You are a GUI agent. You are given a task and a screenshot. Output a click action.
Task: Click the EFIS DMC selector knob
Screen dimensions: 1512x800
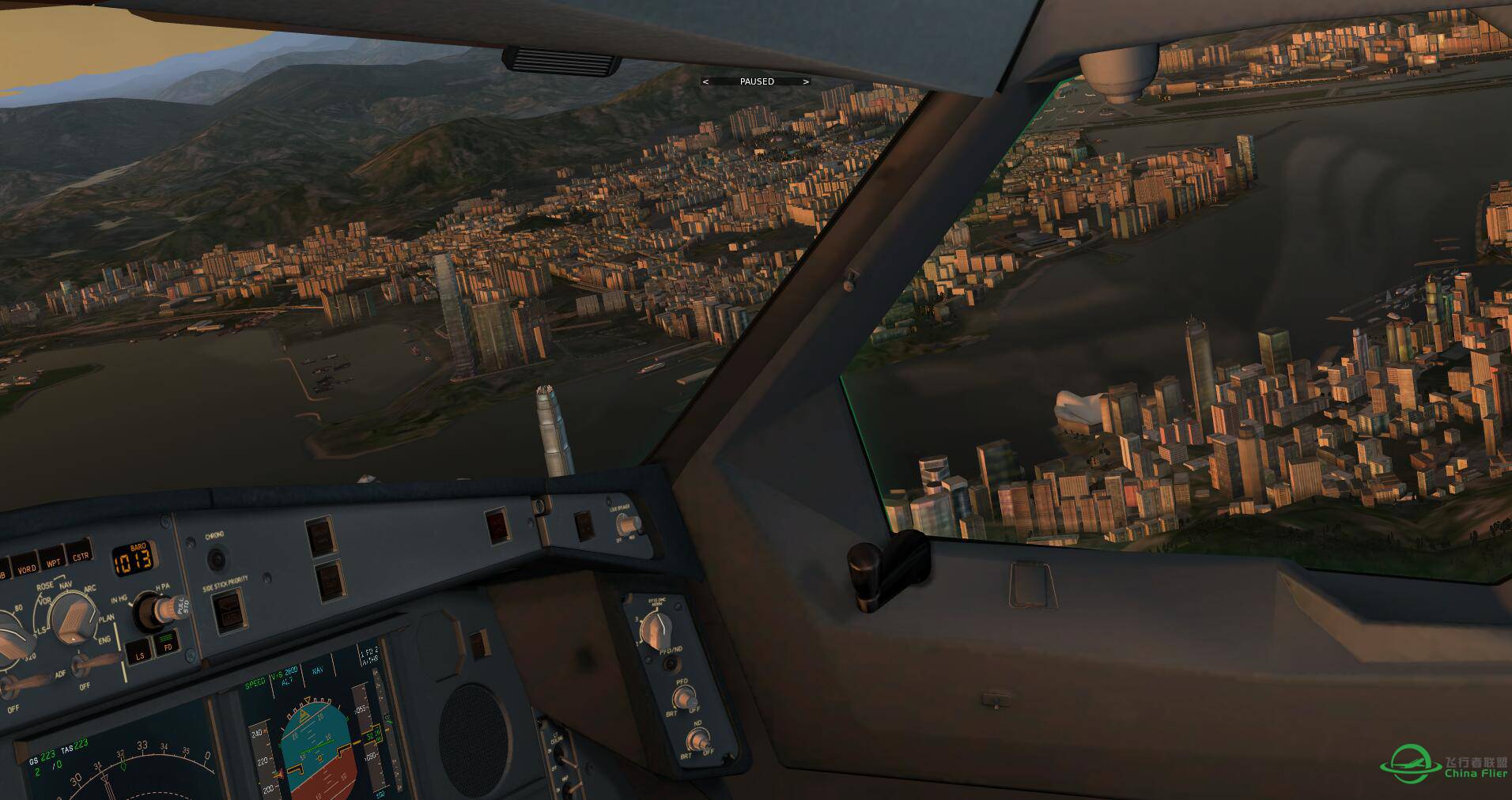[x=655, y=628]
